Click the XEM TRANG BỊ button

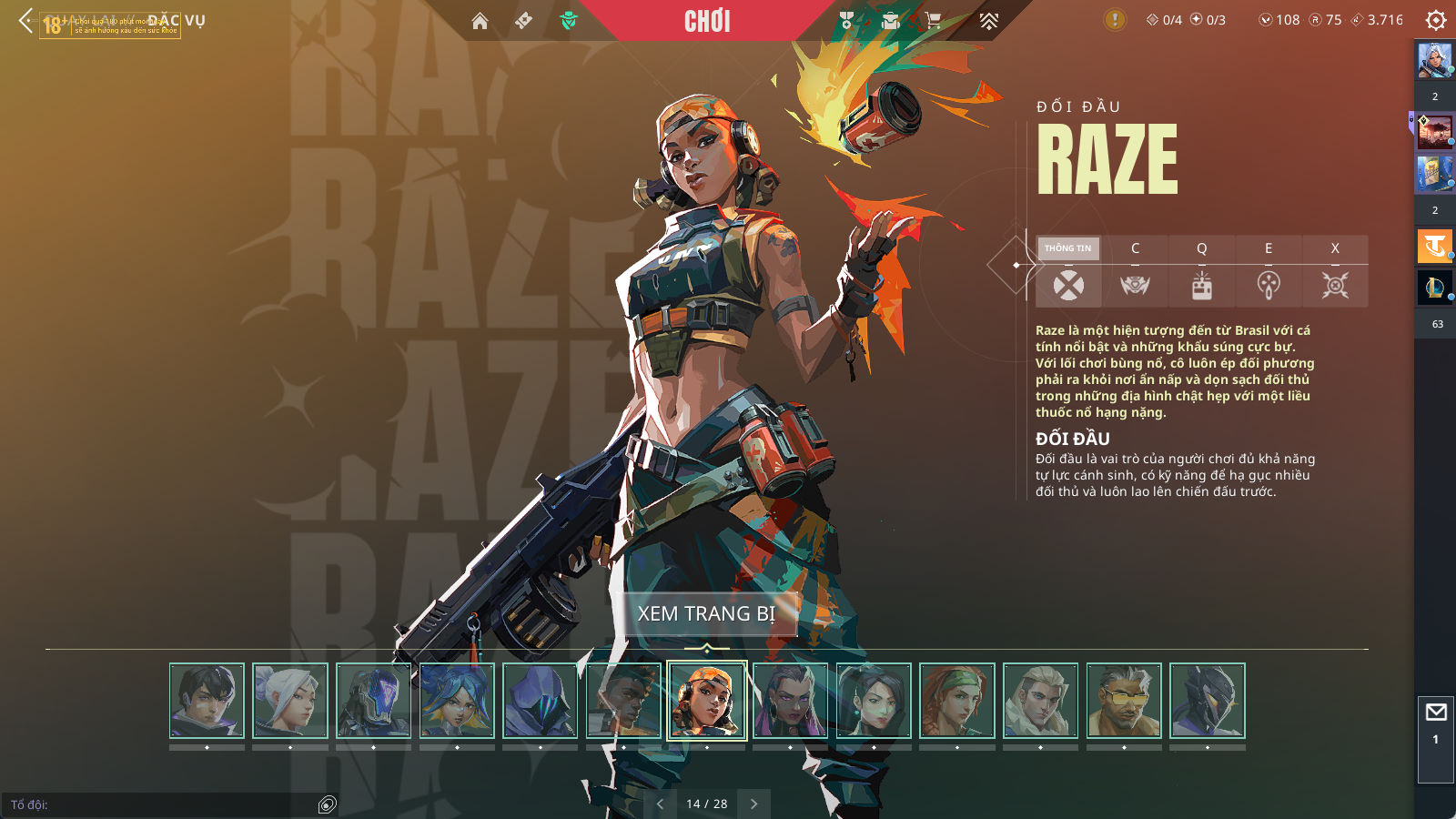coord(706,613)
